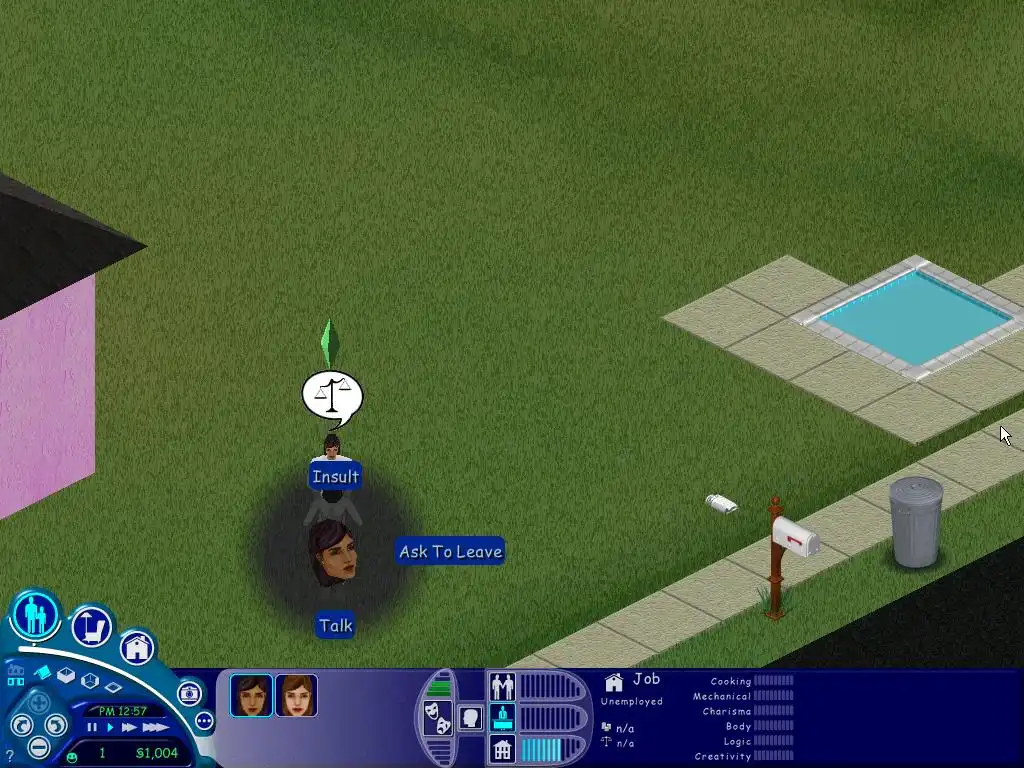Screen dimensions: 1024x768
Task: Open the options menu with three dots
Action: [204, 720]
